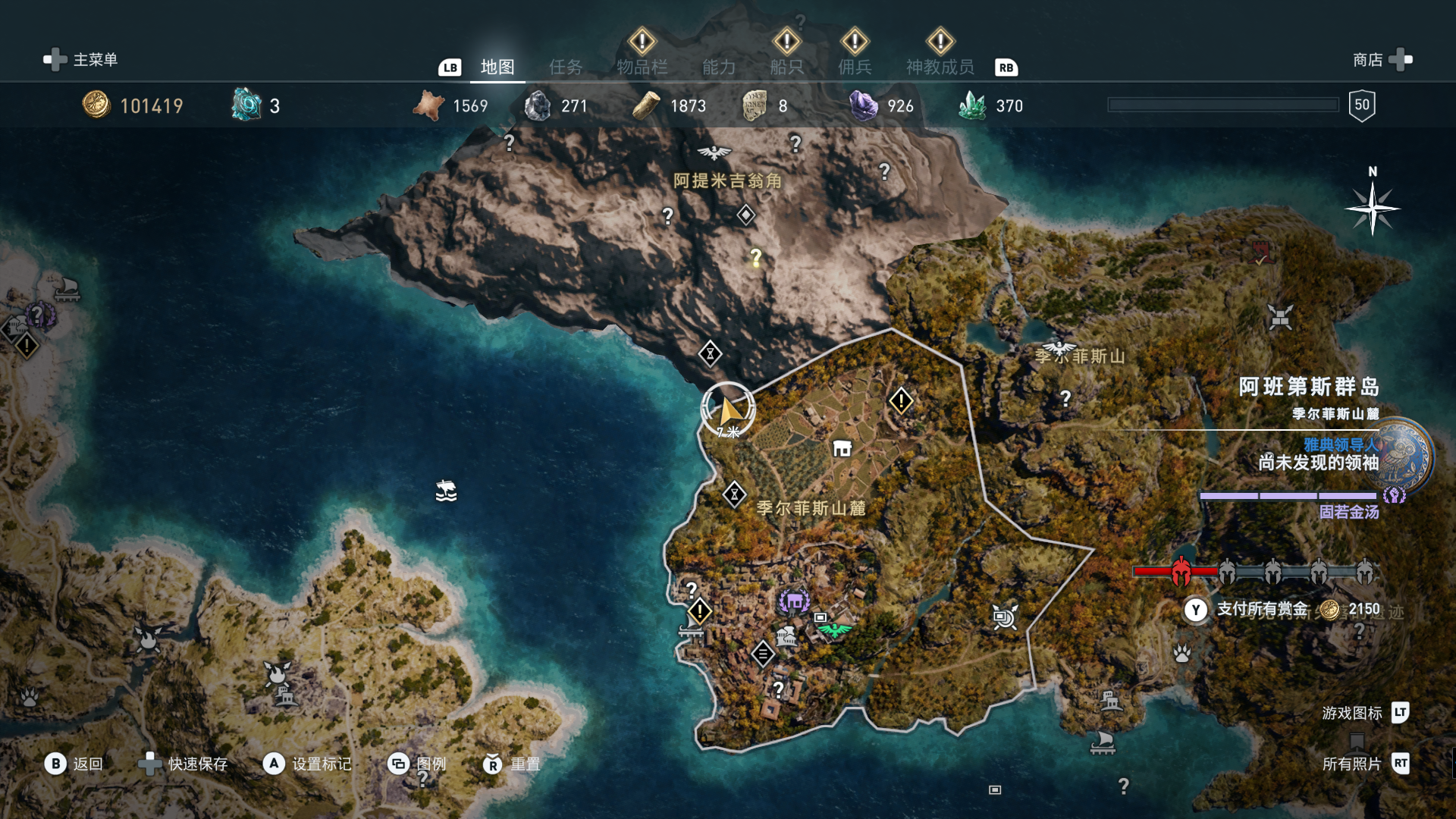Show the 神教成员 cultists tab

pyautogui.click(x=940, y=67)
